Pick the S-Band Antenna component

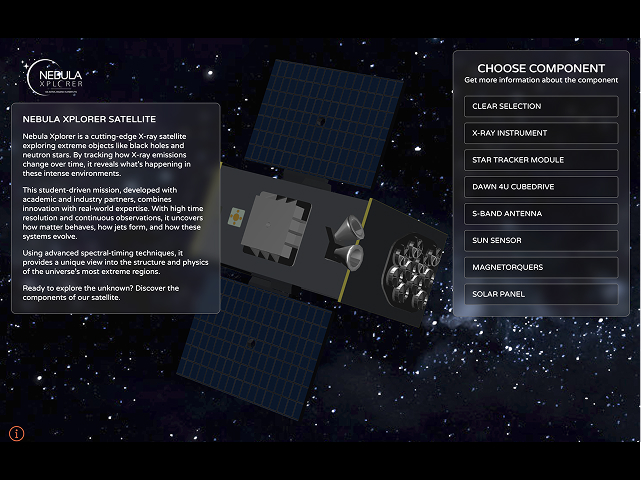[x=541, y=214]
